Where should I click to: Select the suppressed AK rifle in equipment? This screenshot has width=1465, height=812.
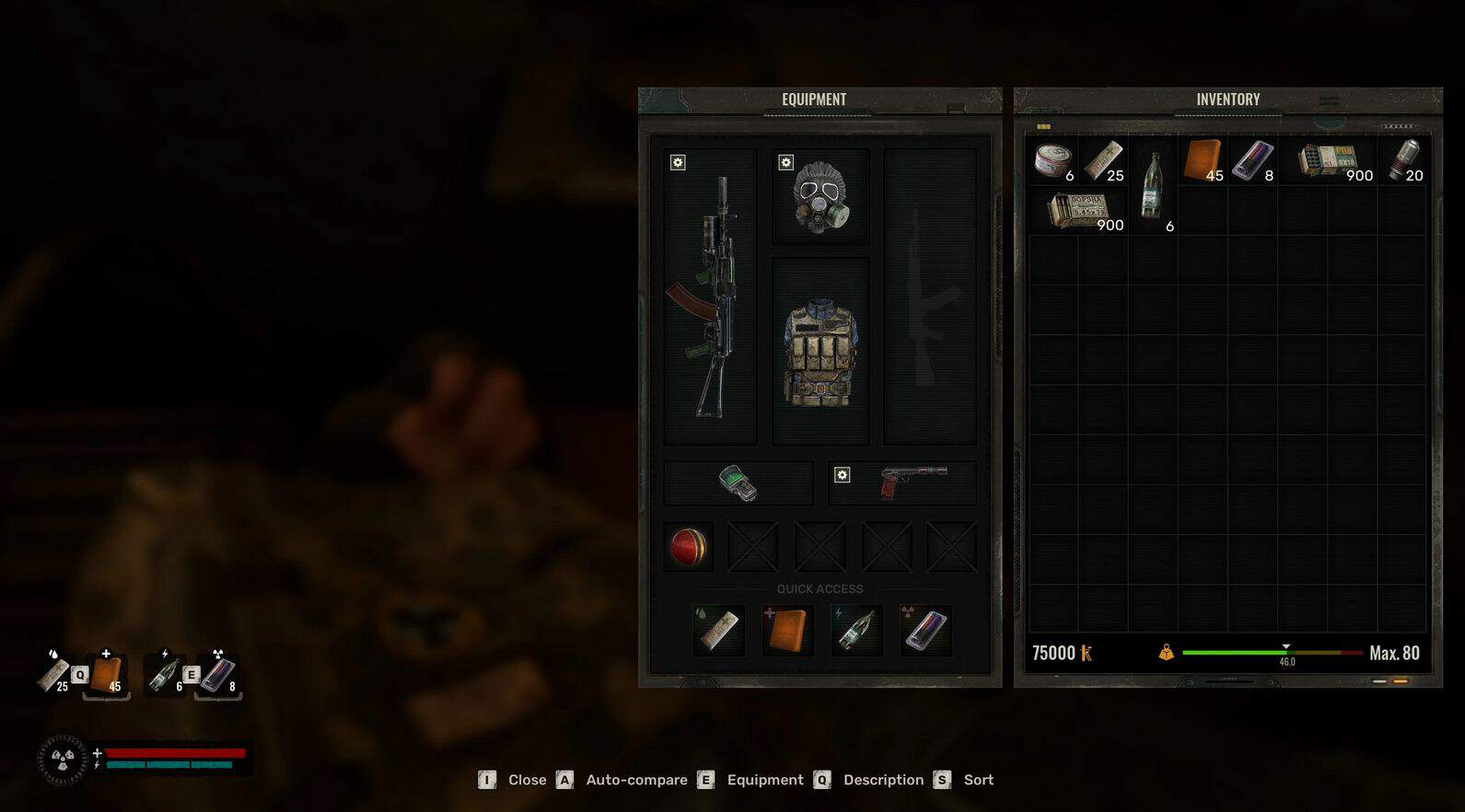710,296
